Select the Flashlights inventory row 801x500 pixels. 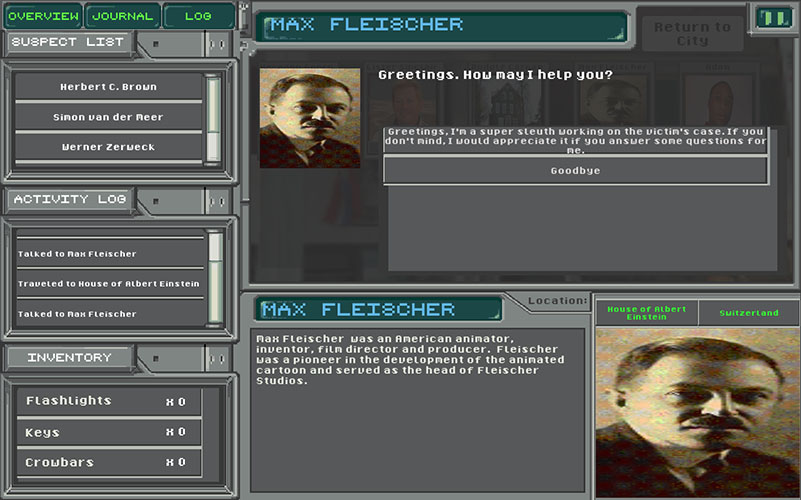[108, 402]
